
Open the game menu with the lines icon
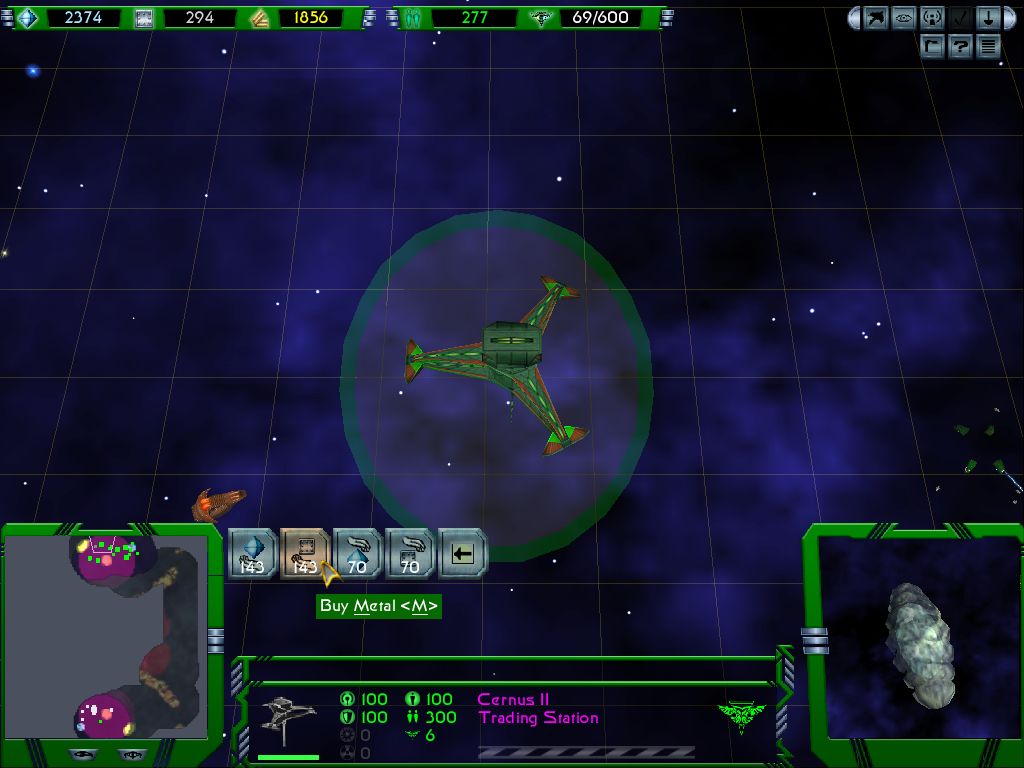pyautogui.click(x=988, y=46)
